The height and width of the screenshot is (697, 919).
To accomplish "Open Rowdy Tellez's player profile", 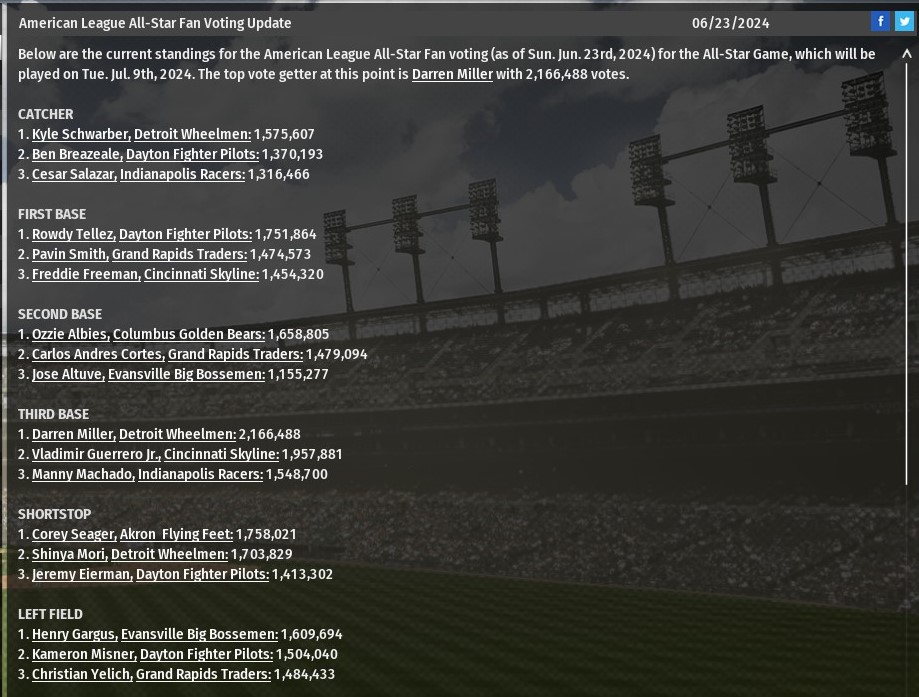I will (73, 234).
